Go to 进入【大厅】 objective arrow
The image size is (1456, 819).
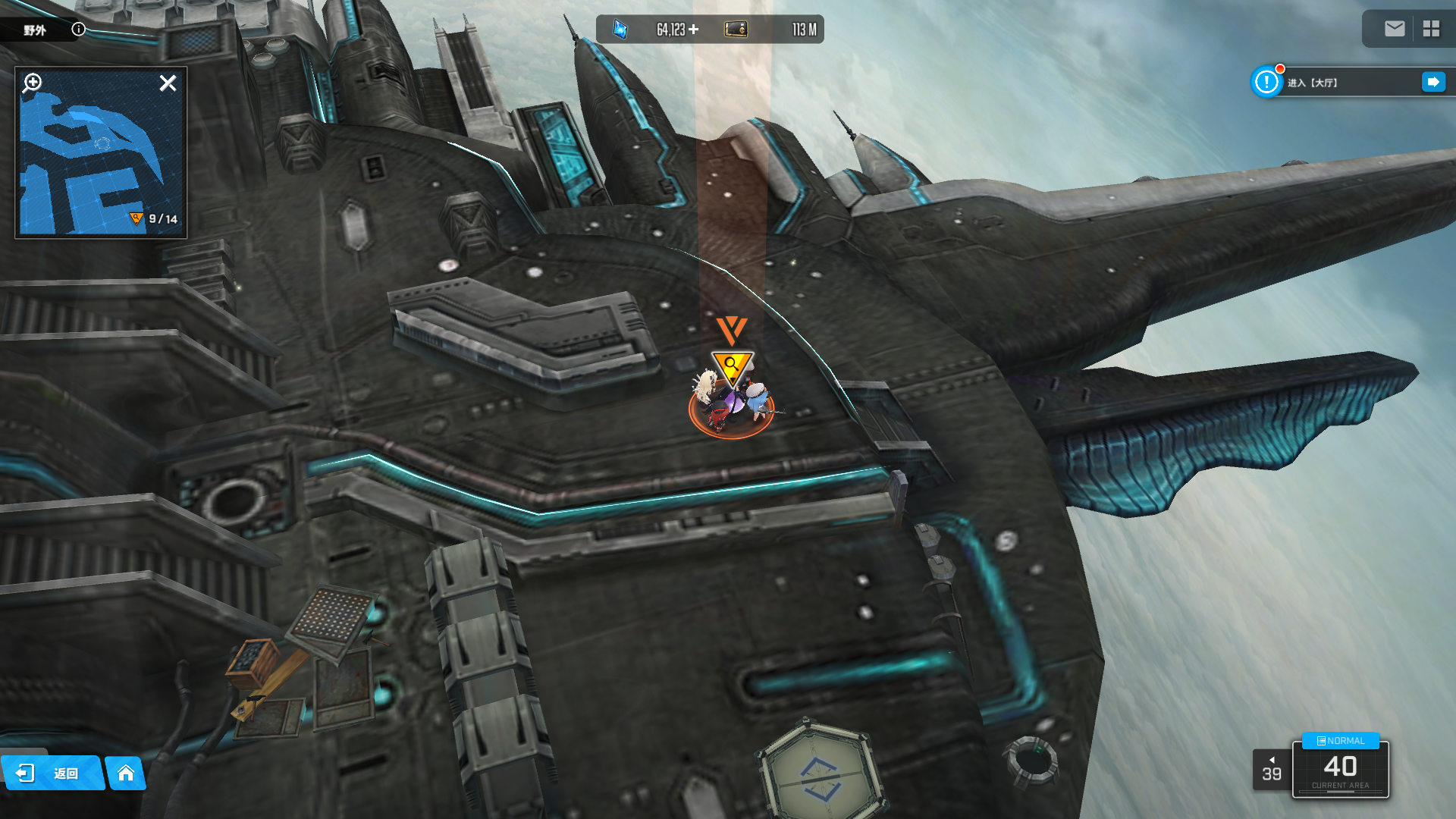pos(1432,82)
